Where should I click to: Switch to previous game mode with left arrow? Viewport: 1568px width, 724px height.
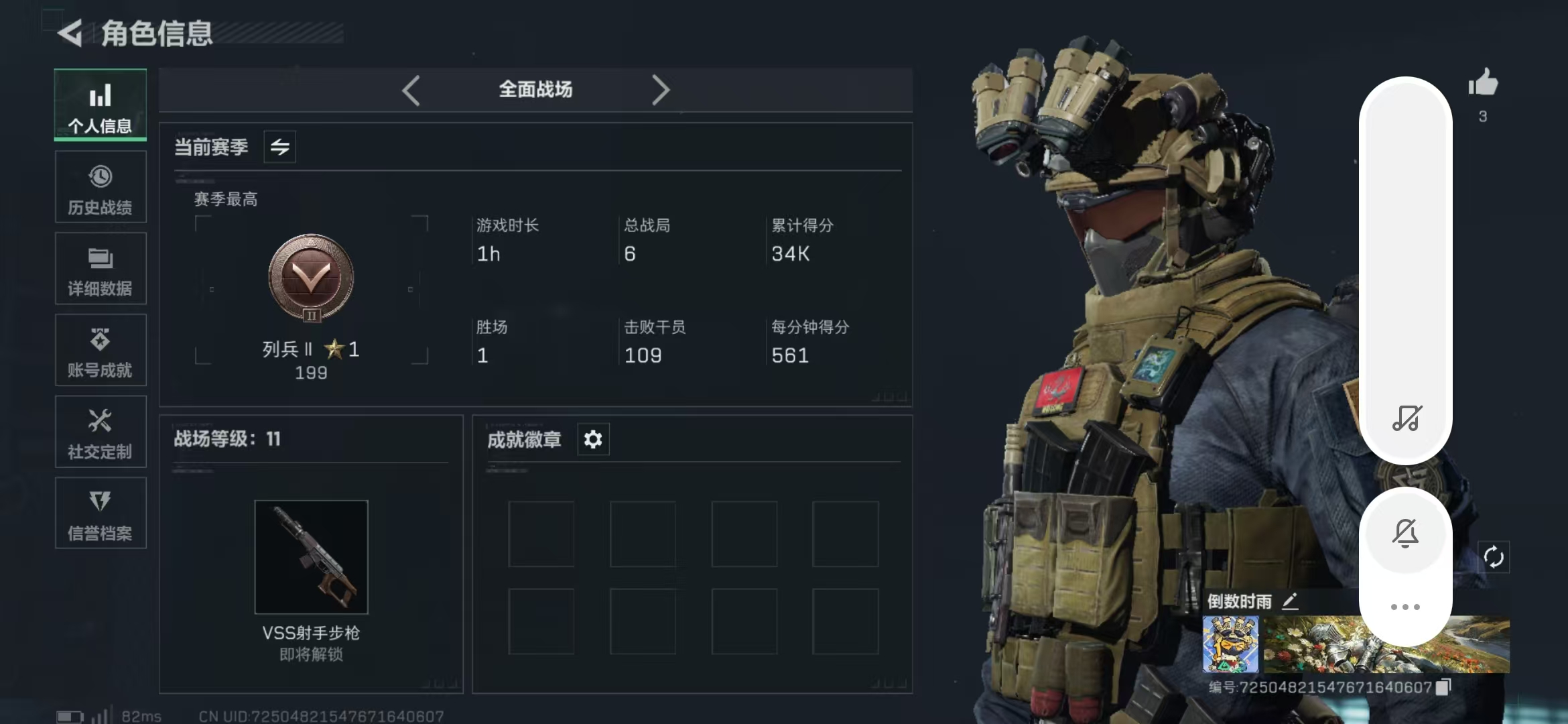(x=411, y=90)
